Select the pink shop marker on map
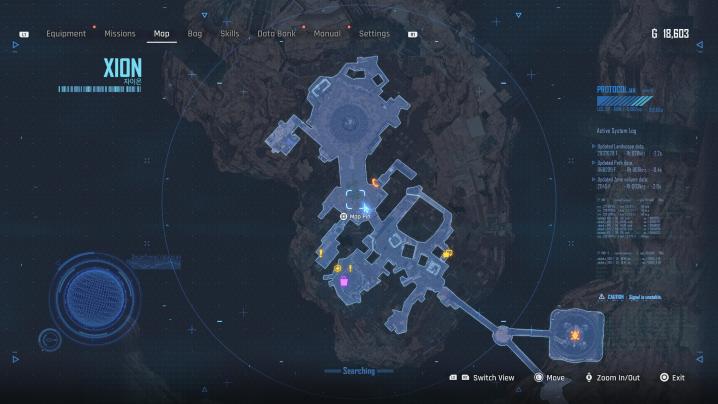Image resolution: width=718 pixels, height=404 pixels. pyautogui.click(x=343, y=283)
